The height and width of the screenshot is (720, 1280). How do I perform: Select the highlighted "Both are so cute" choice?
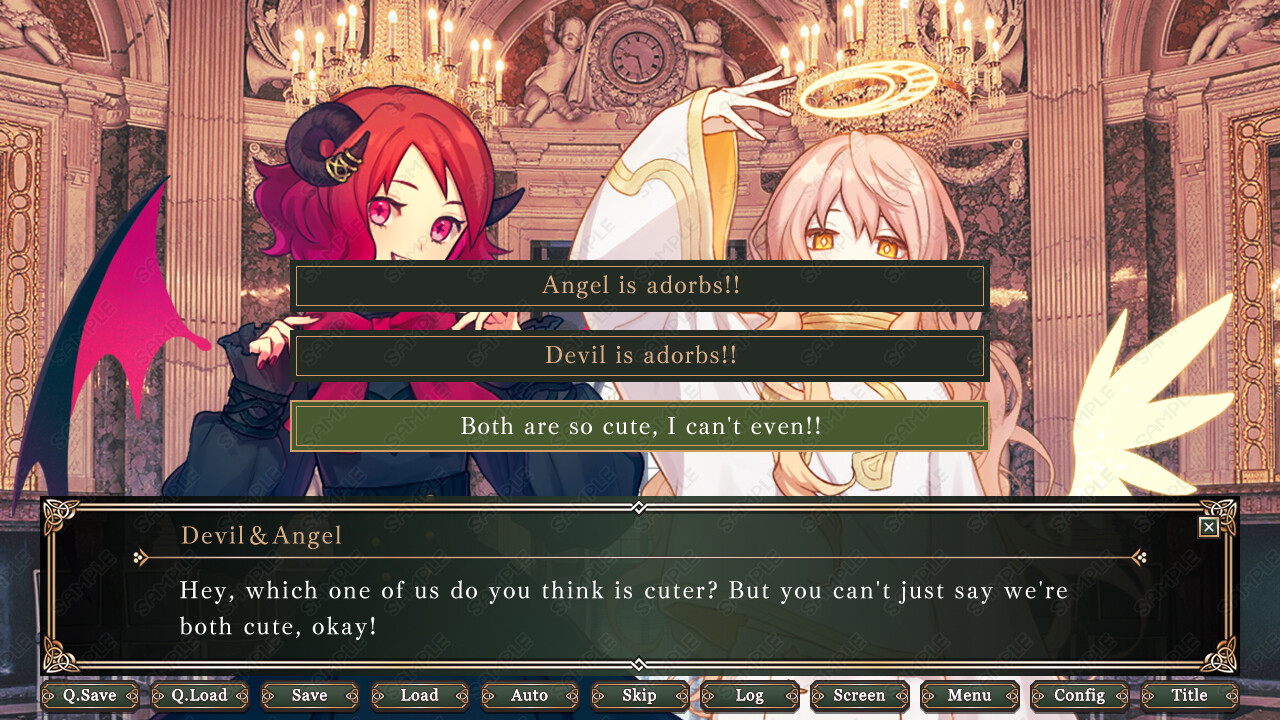tap(640, 426)
